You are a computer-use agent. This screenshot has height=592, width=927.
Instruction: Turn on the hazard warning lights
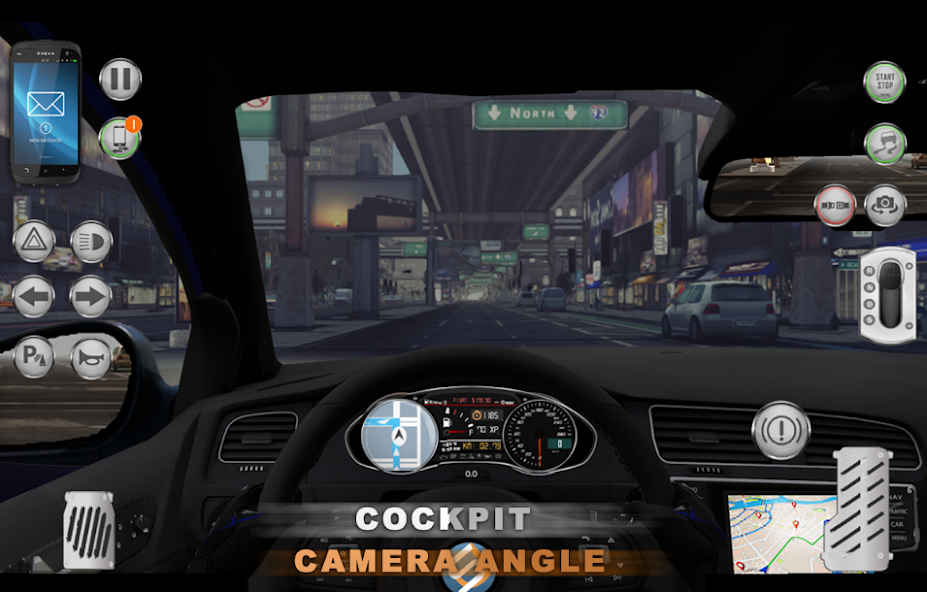[34, 242]
